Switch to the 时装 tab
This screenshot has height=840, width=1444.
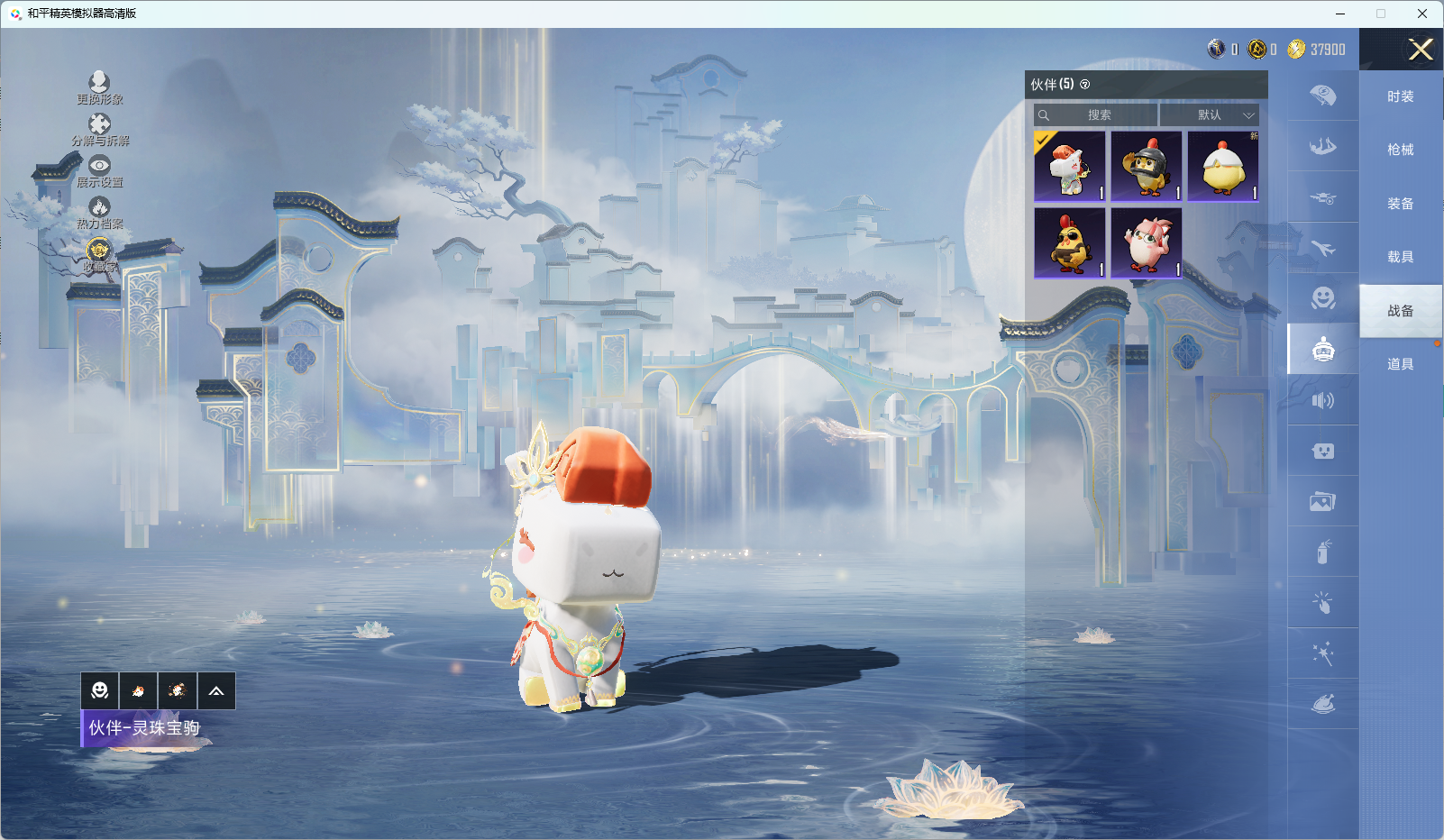pos(1400,96)
